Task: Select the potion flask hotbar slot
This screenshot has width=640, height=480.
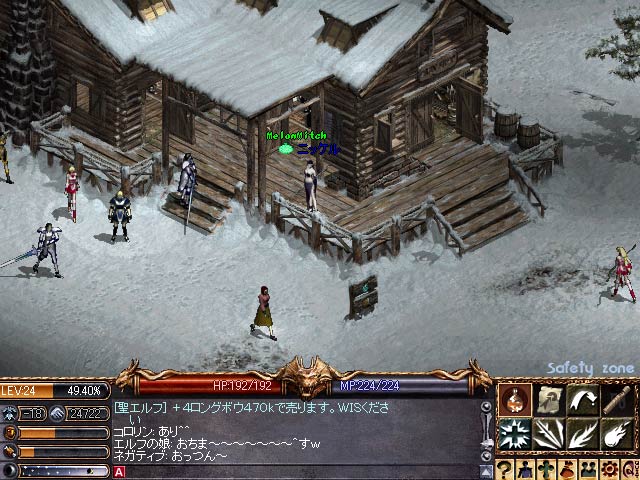Action: [x=516, y=400]
